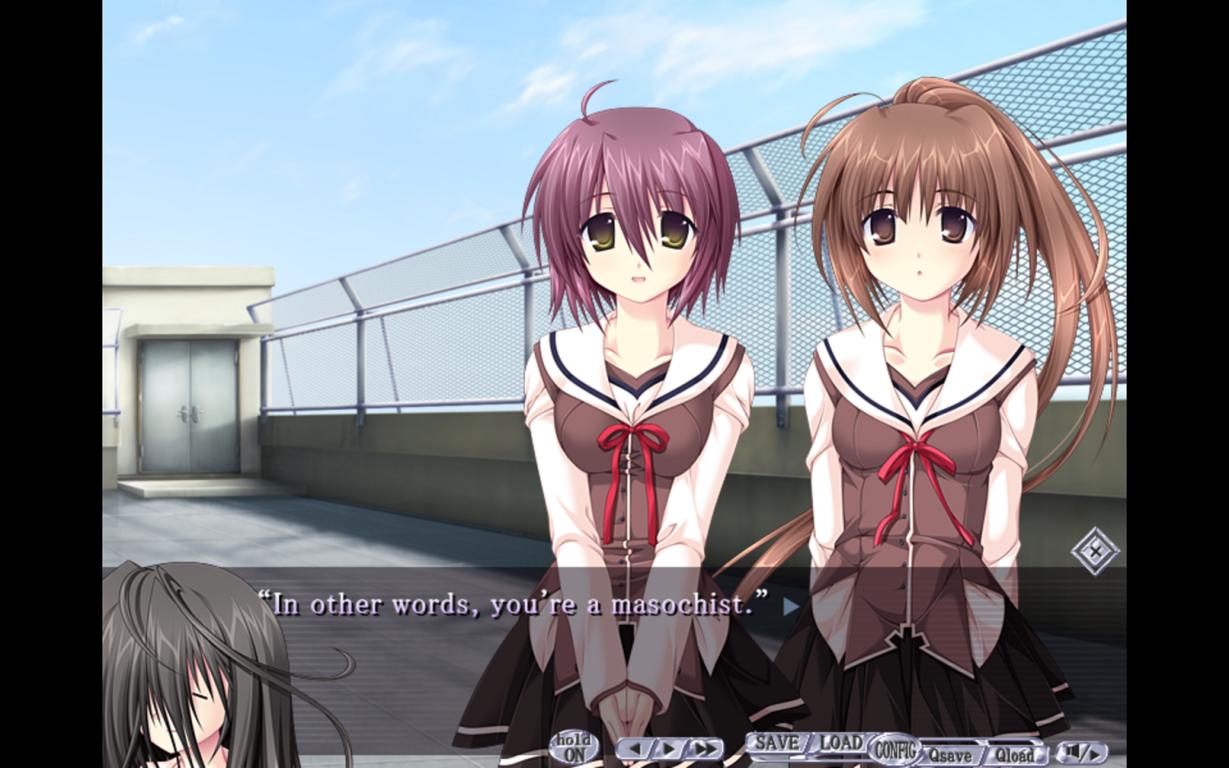
Task: Hide the text box with the diamond X
Action: (x=1095, y=550)
